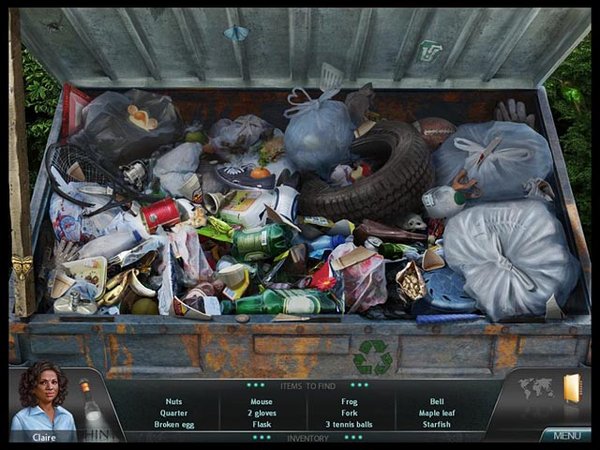Image resolution: width=600 pixels, height=450 pixels.
Task: Select '2 gloves' in the find list
Action: coord(261,413)
